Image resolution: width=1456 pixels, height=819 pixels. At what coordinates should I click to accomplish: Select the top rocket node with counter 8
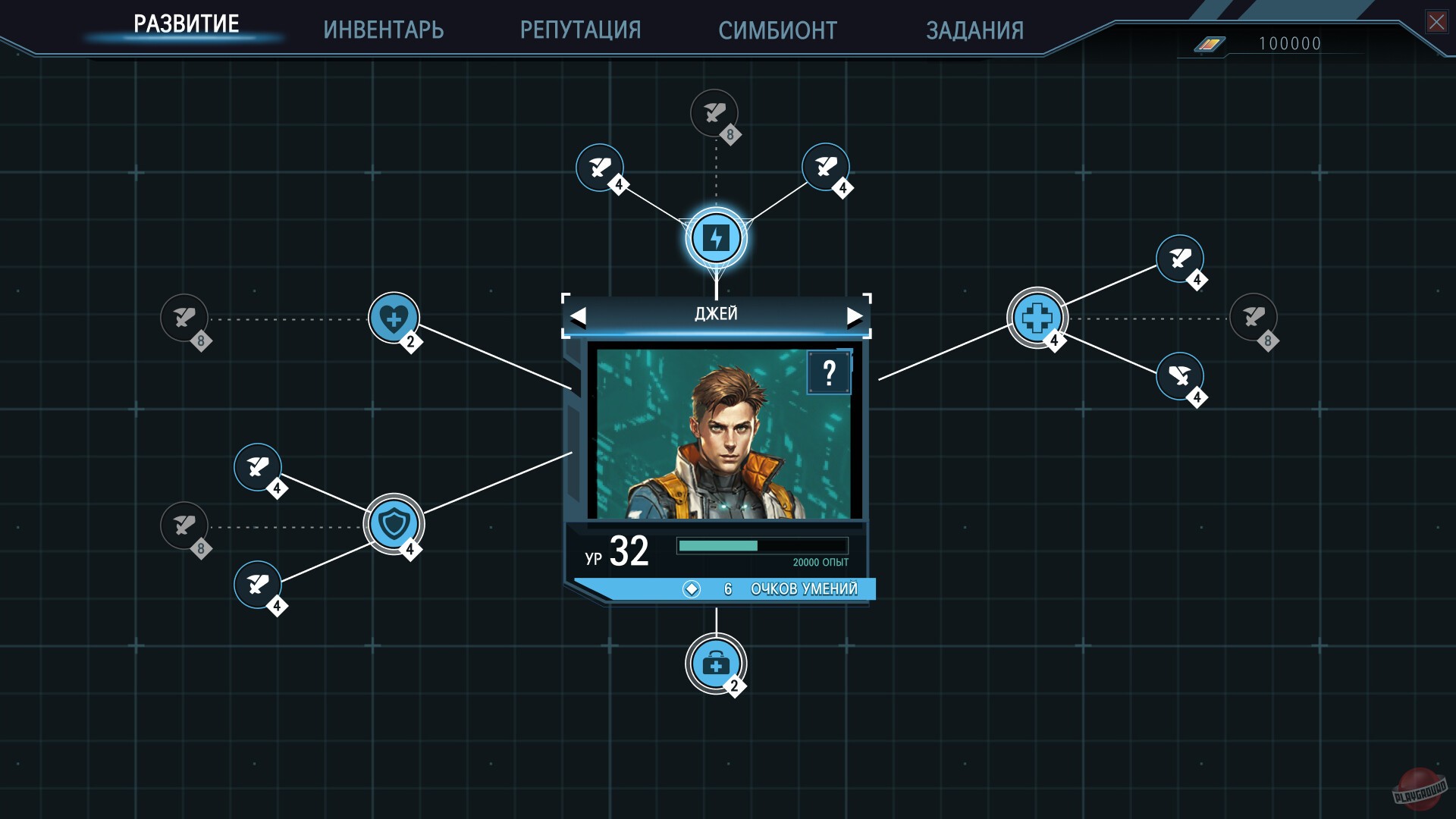[714, 114]
